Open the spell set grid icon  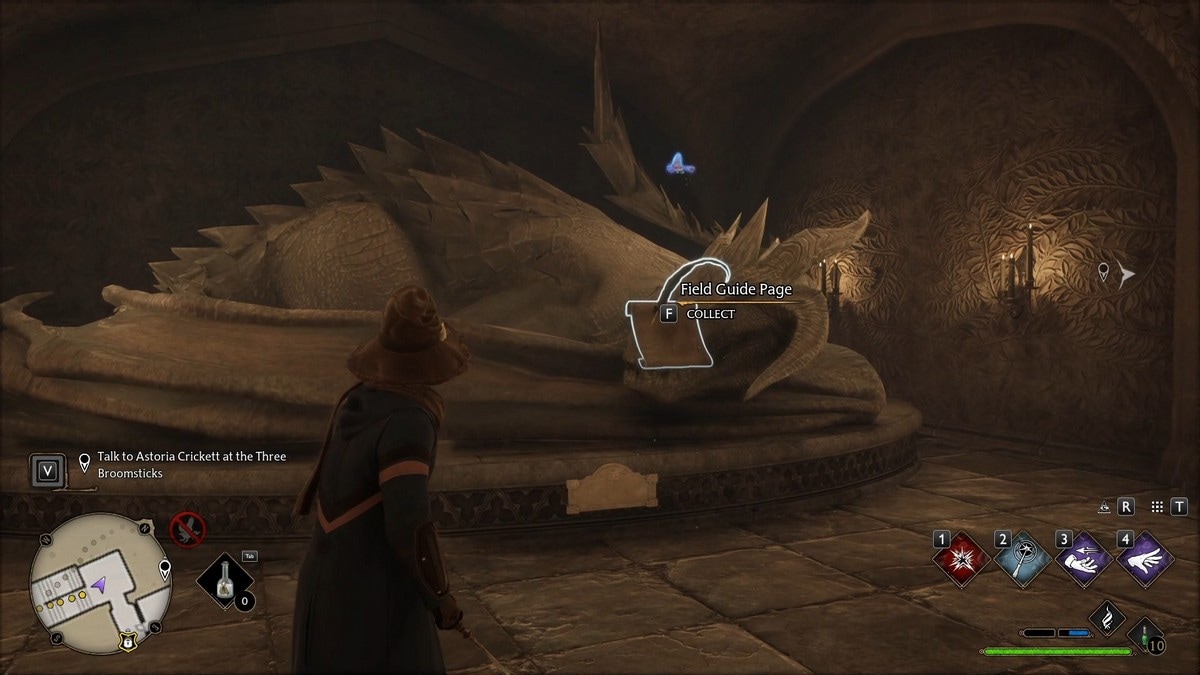(x=1157, y=507)
